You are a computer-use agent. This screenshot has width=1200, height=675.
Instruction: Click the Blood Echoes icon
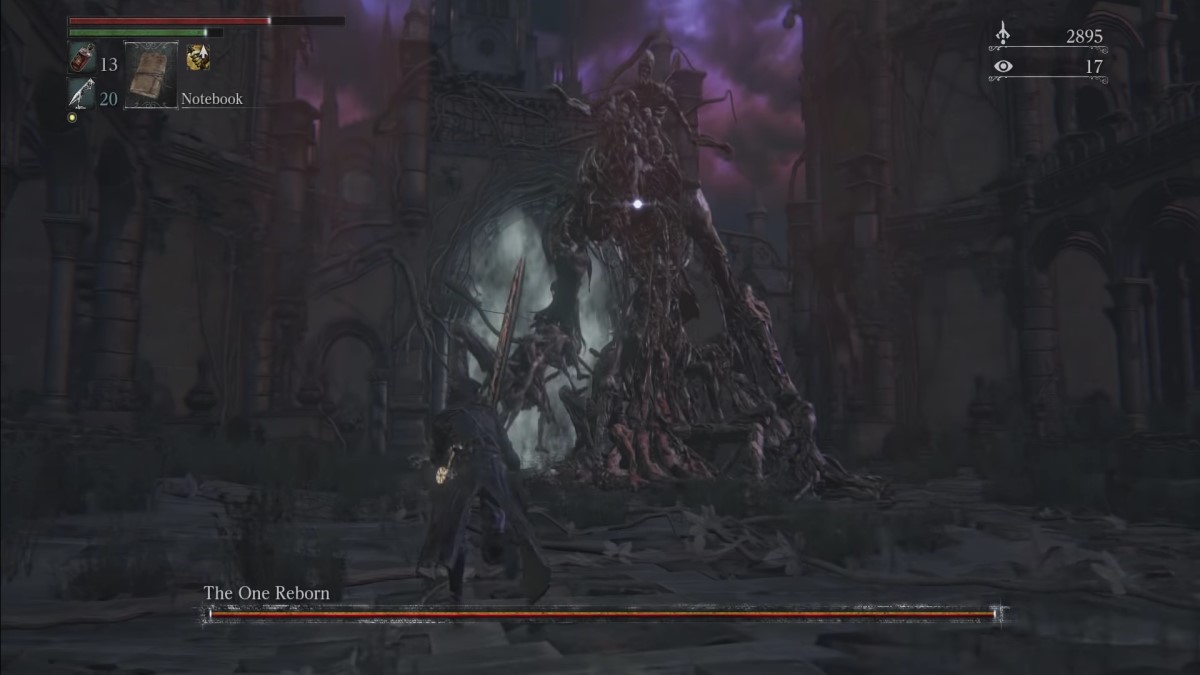(x=1003, y=36)
